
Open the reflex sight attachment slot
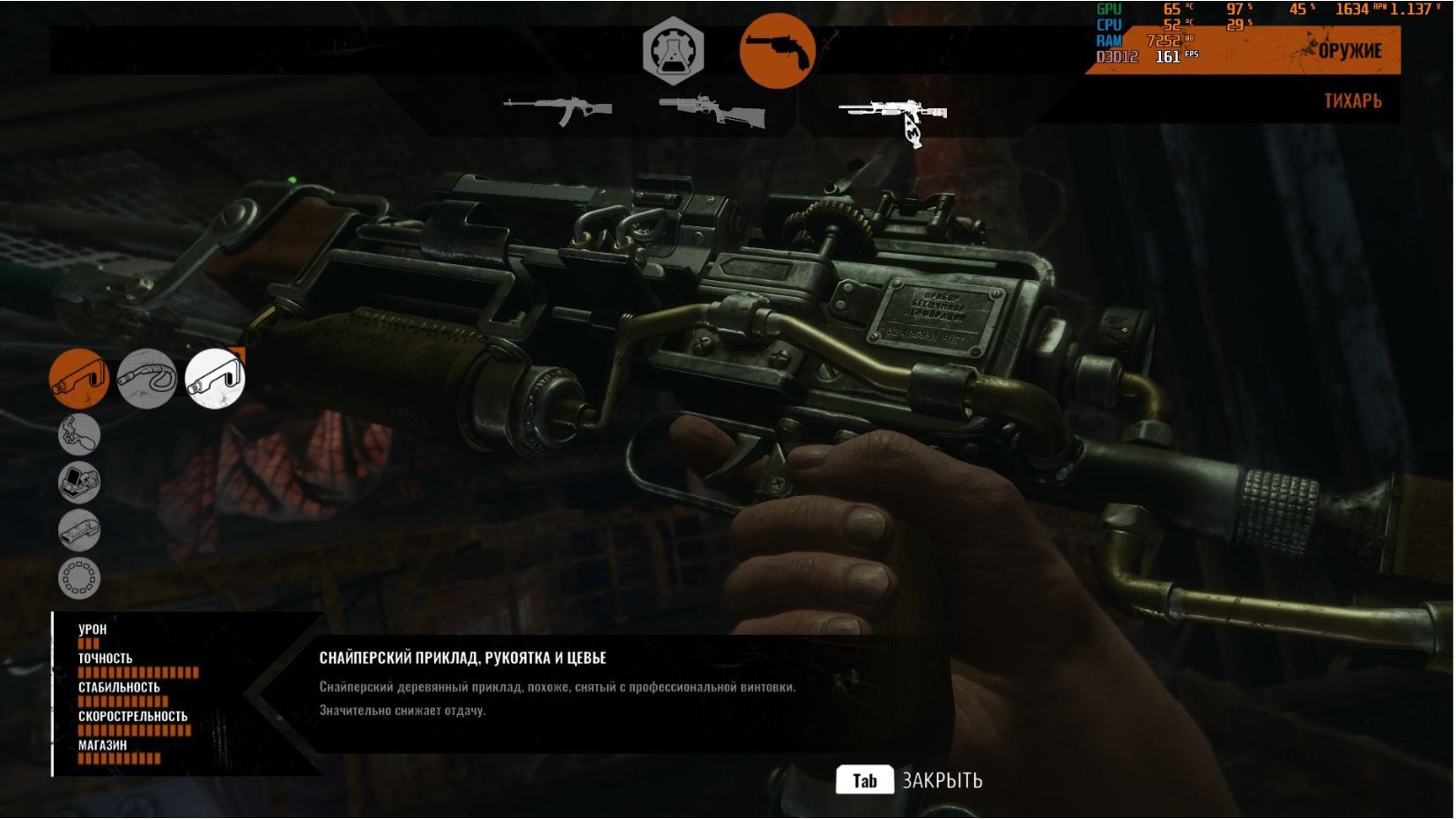pos(79,483)
